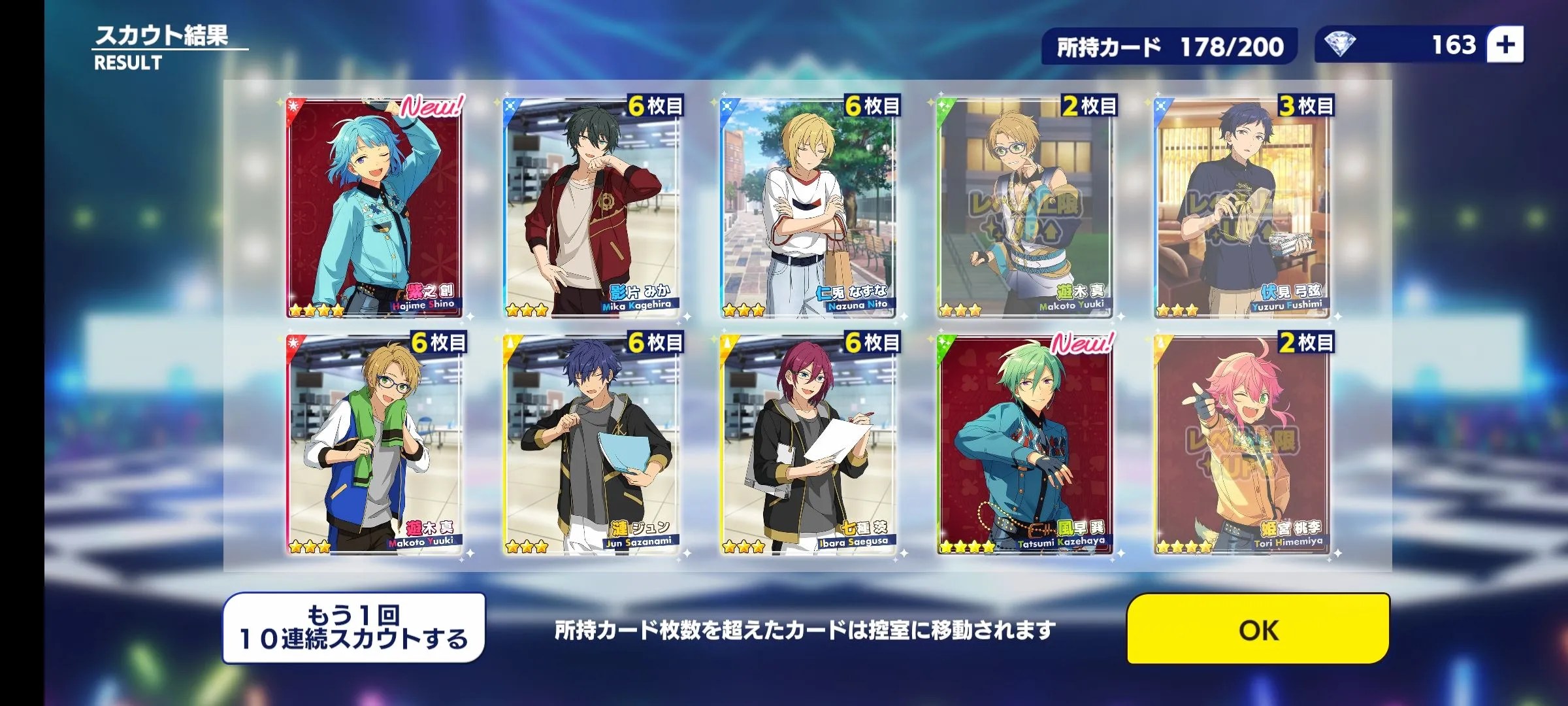The height and width of the screenshot is (706, 1568).
Task: Inspect the Ibara Saegusa card
Action: point(808,446)
